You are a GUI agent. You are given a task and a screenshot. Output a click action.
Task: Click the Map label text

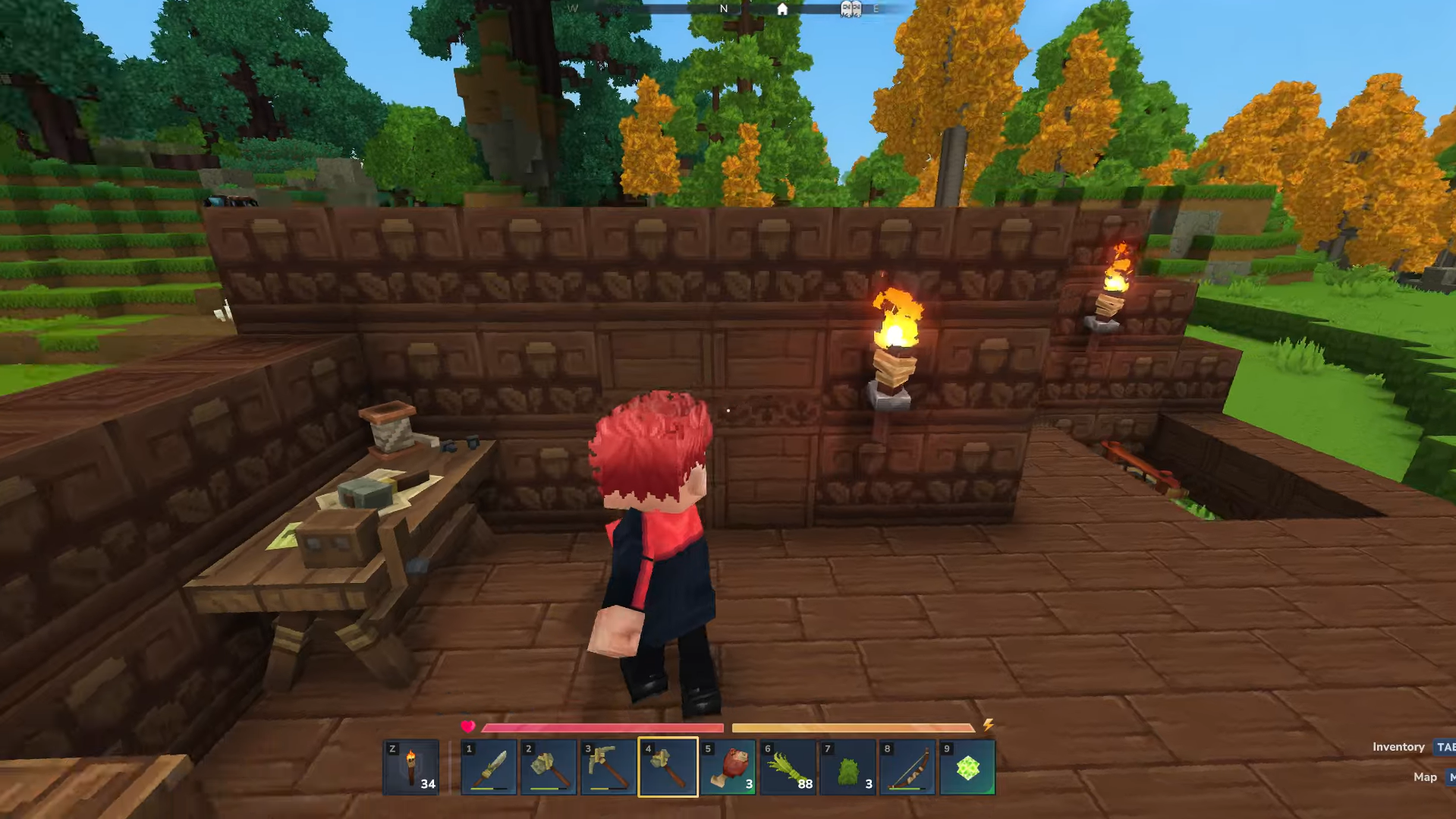1426,777
